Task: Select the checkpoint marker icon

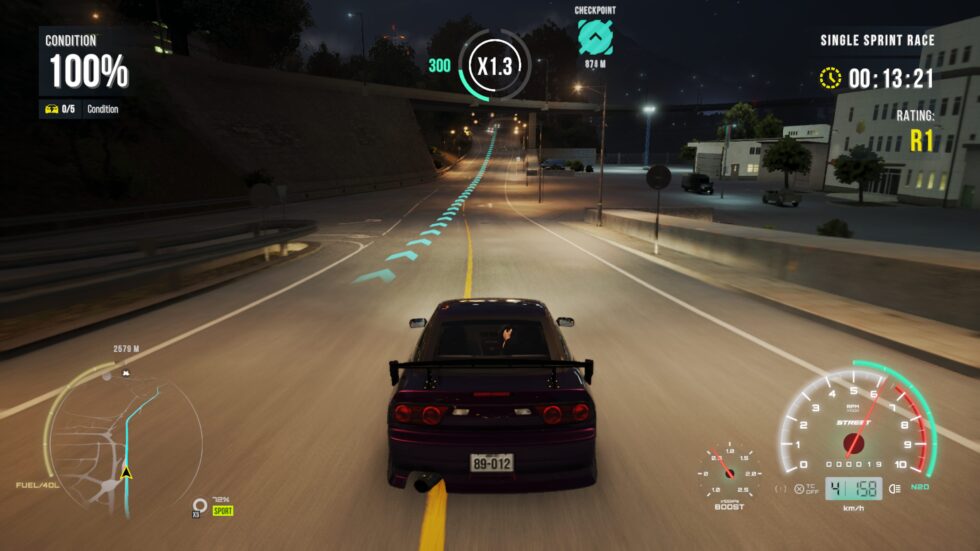Action: click(595, 38)
